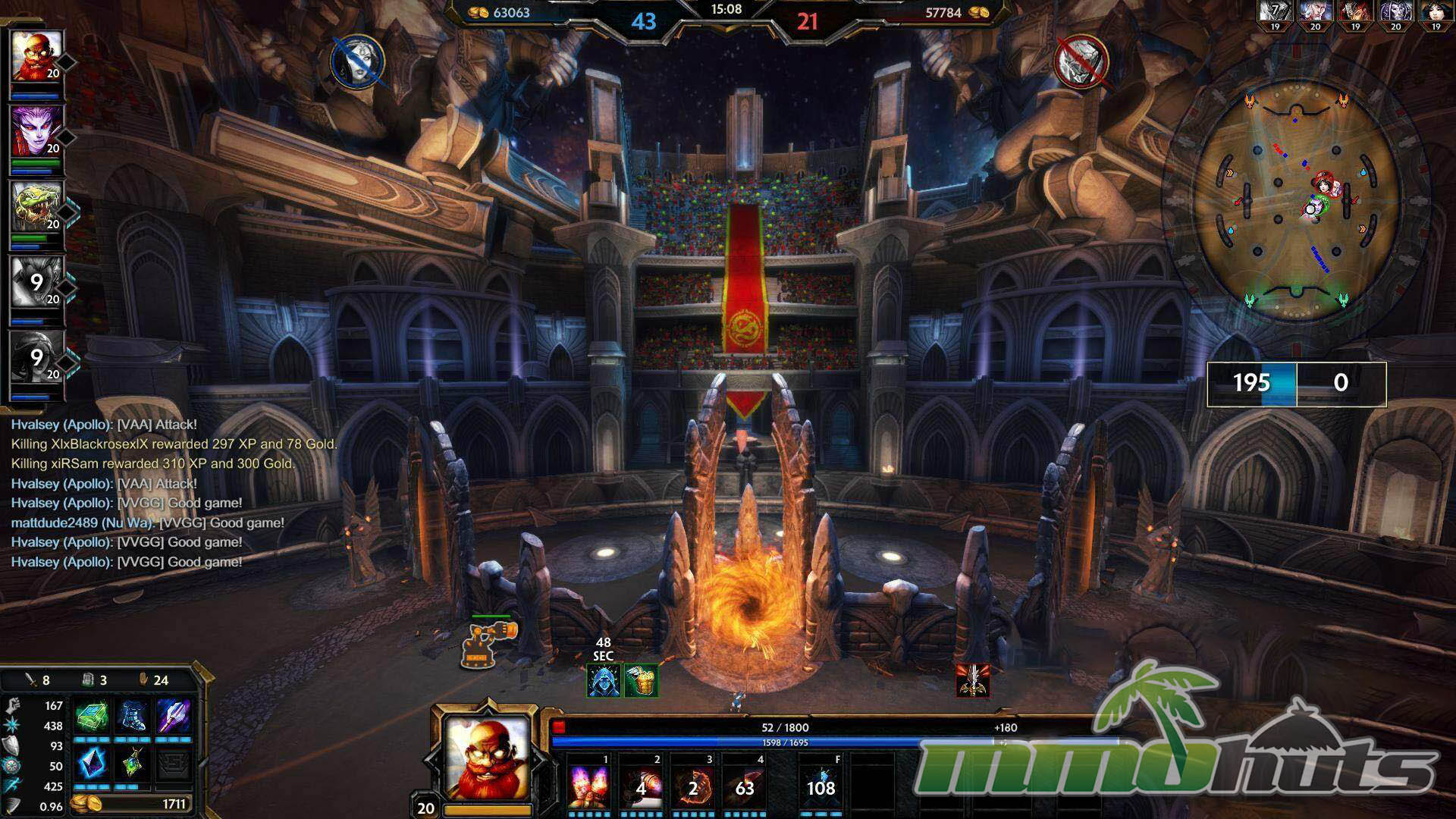The width and height of the screenshot is (1456, 819).
Task: Choose the green monster ally portrait
Action: tap(36, 206)
